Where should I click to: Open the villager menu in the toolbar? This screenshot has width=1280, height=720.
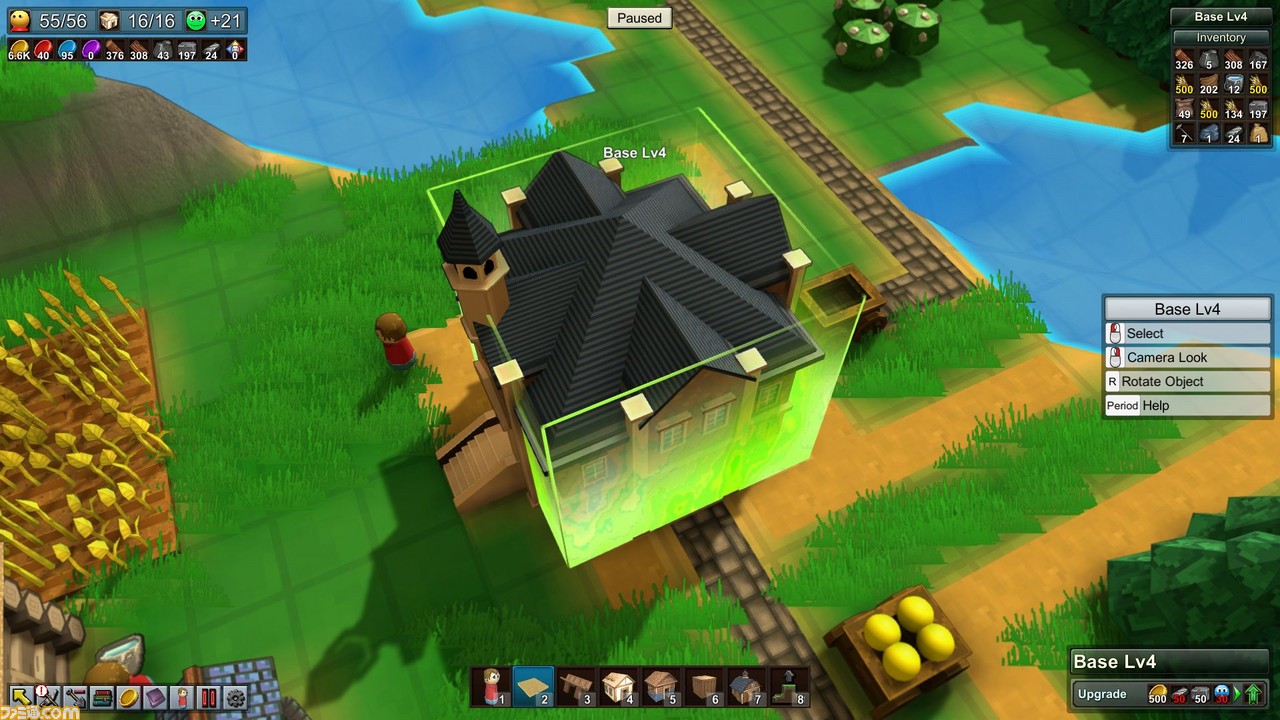pyautogui.click(x=182, y=697)
